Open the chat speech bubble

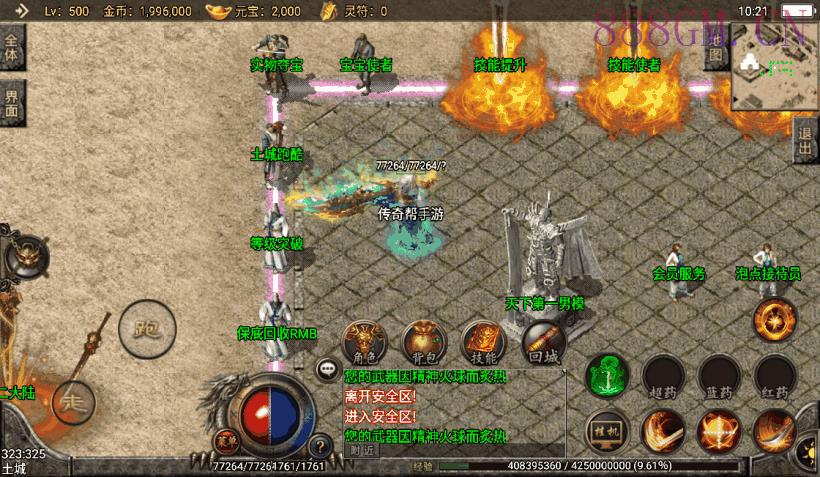[x=327, y=369]
